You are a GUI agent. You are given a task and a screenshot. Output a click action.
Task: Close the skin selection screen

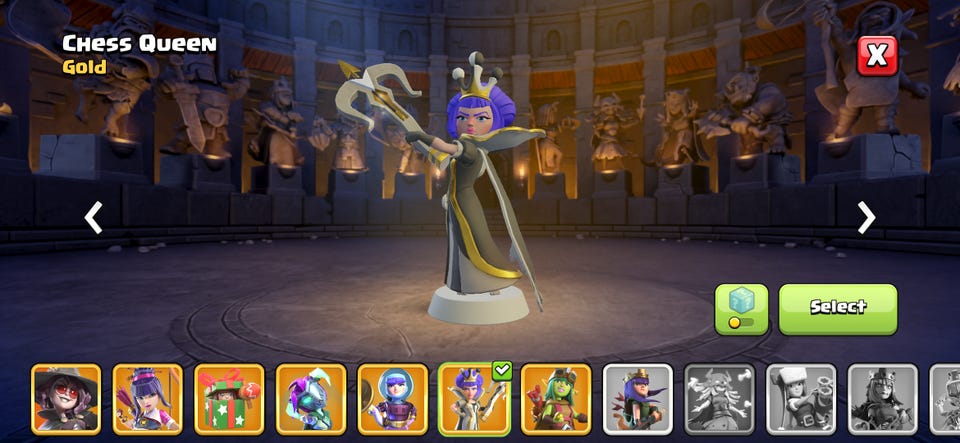(x=876, y=56)
